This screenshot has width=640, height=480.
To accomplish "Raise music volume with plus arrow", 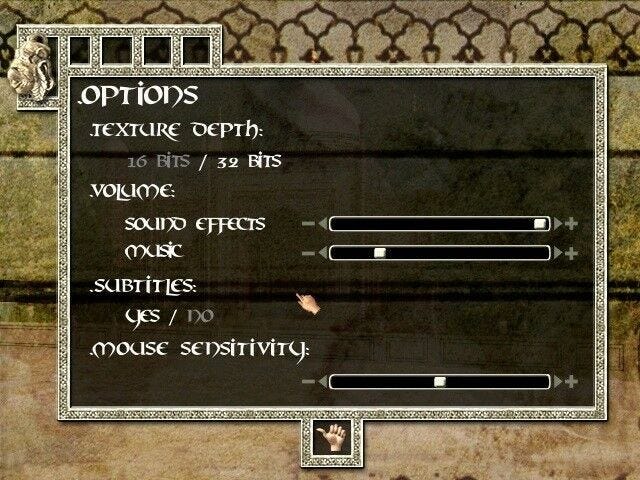I will 568,253.
